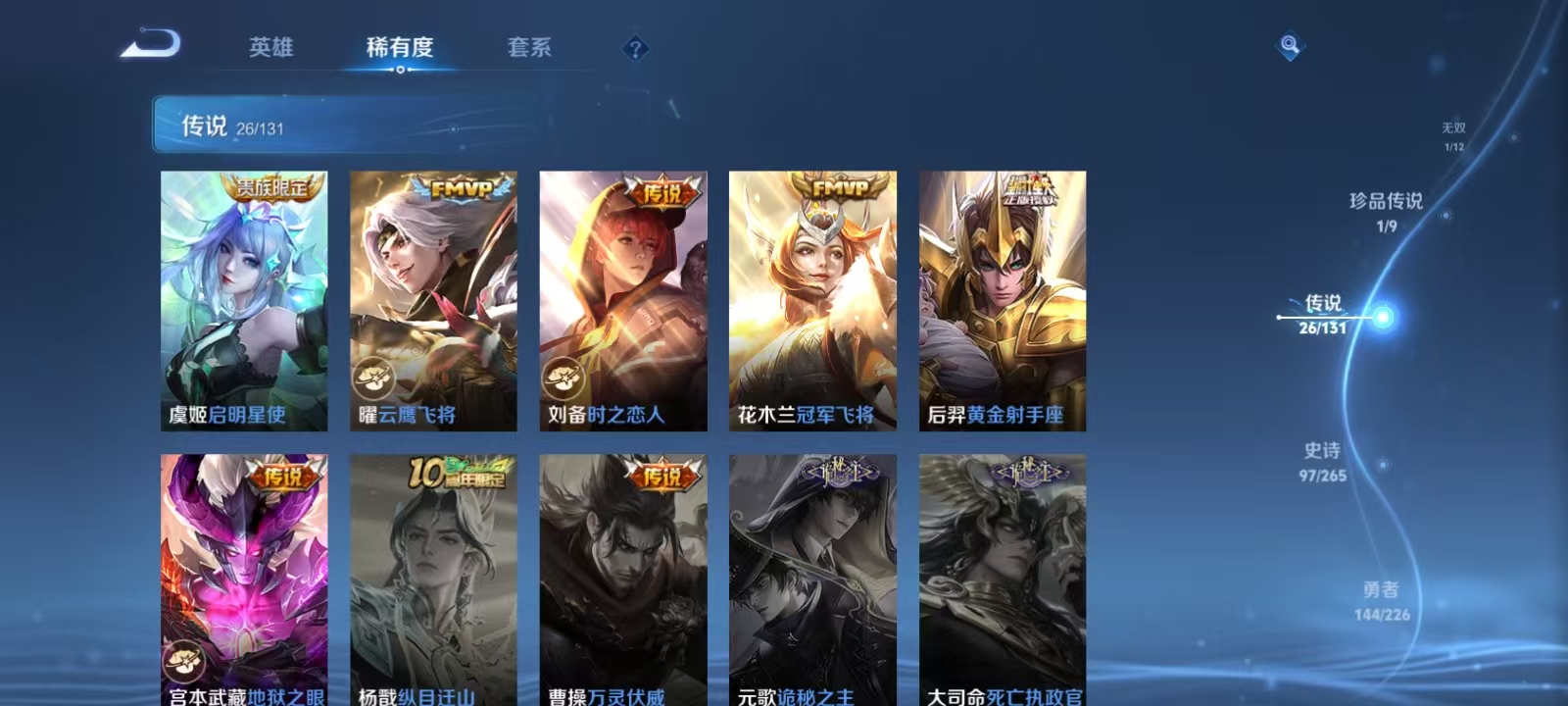Viewport: 1568px width, 706px height.
Task: Open the search via the magnifier icon
Action: point(1288,43)
